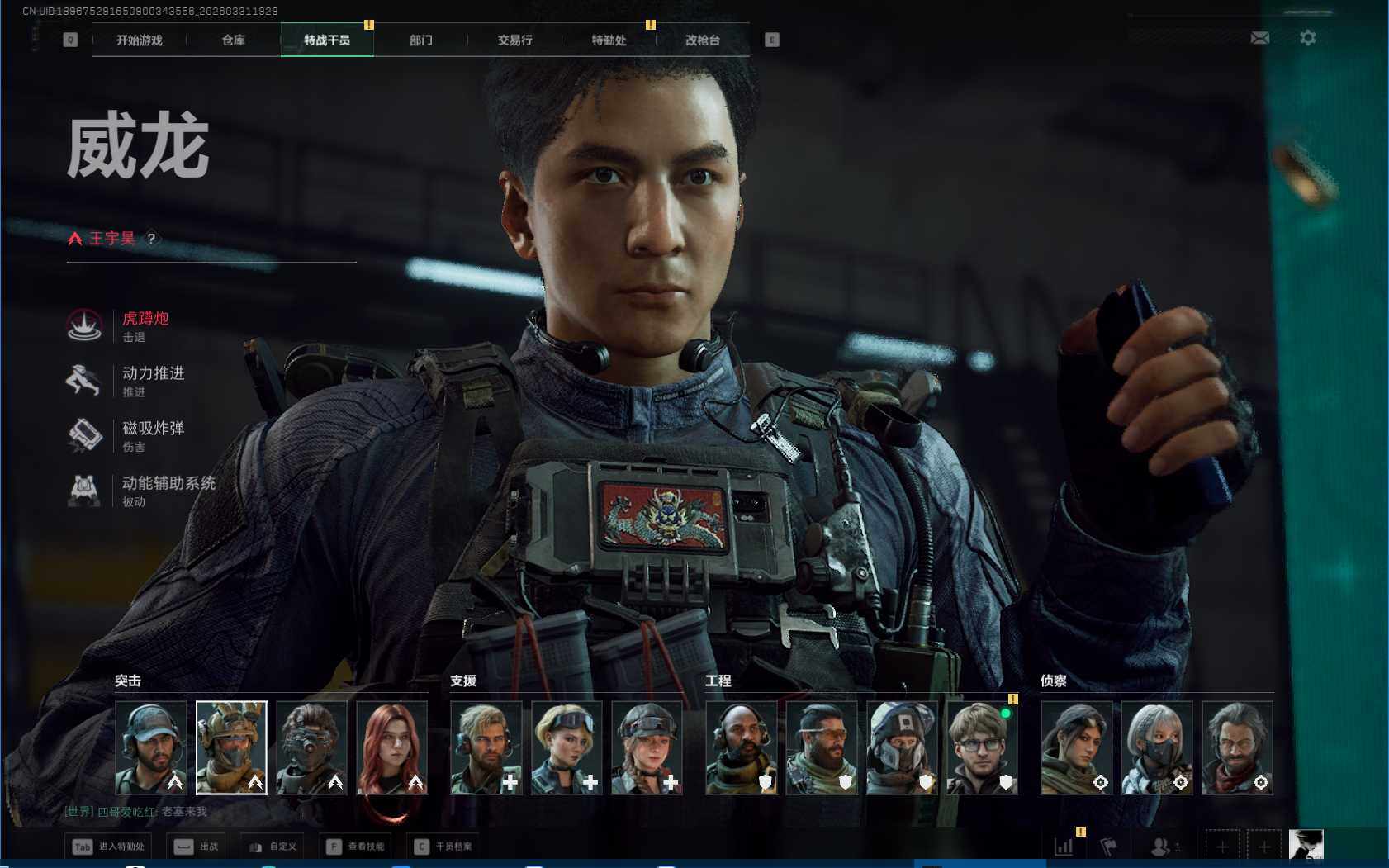Viewport: 1389px width, 868px height.
Task: Switch to the 仓库 tab
Action: coord(234,40)
